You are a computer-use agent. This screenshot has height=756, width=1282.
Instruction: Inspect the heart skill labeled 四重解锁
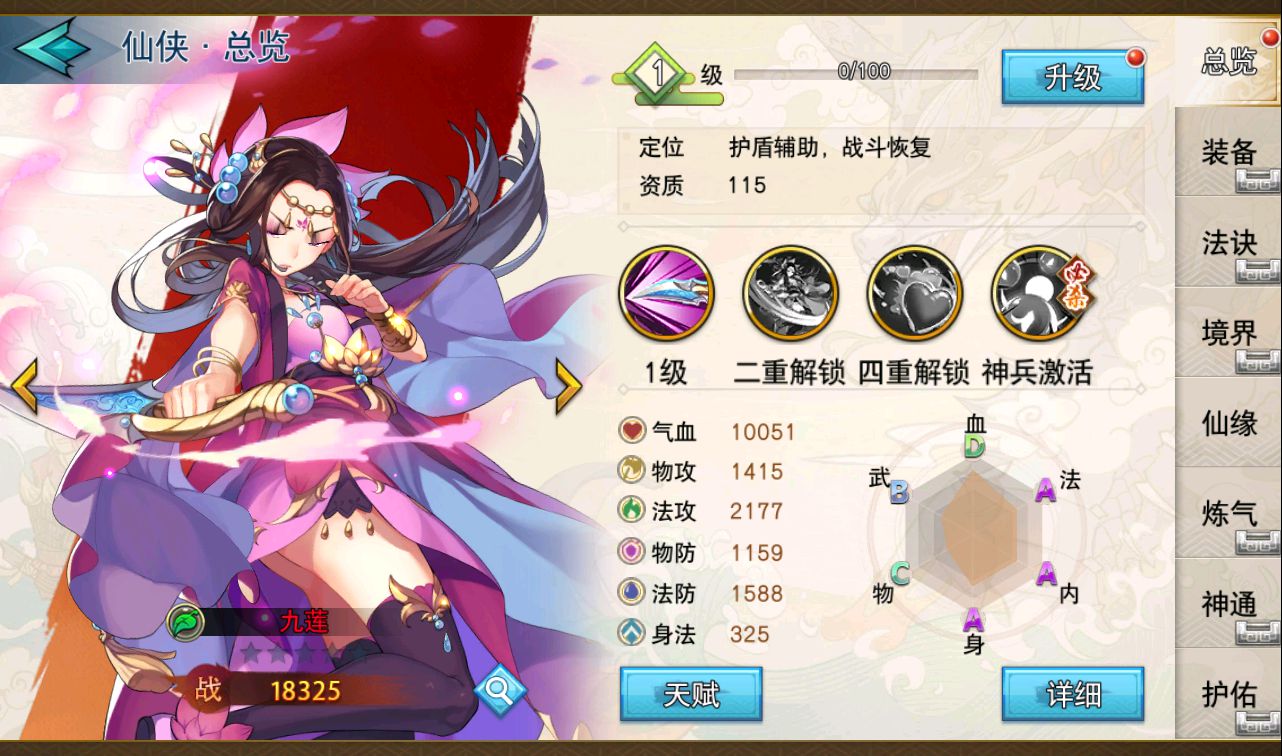913,294
